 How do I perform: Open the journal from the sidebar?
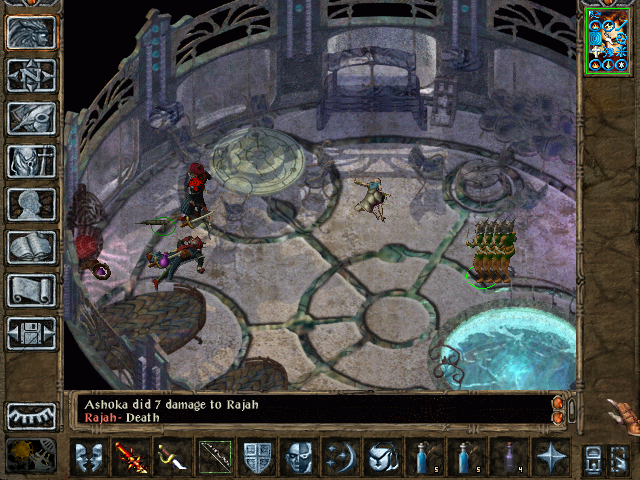click(x=31, y=118)
